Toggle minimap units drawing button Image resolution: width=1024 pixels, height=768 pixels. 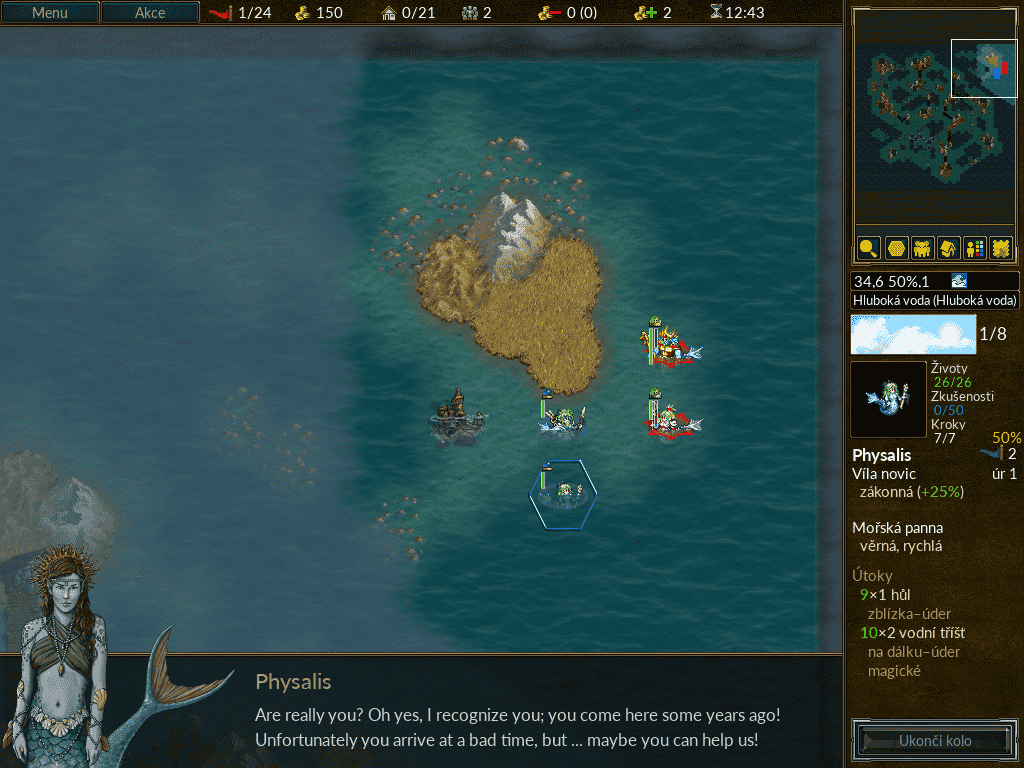coord(922,247)
